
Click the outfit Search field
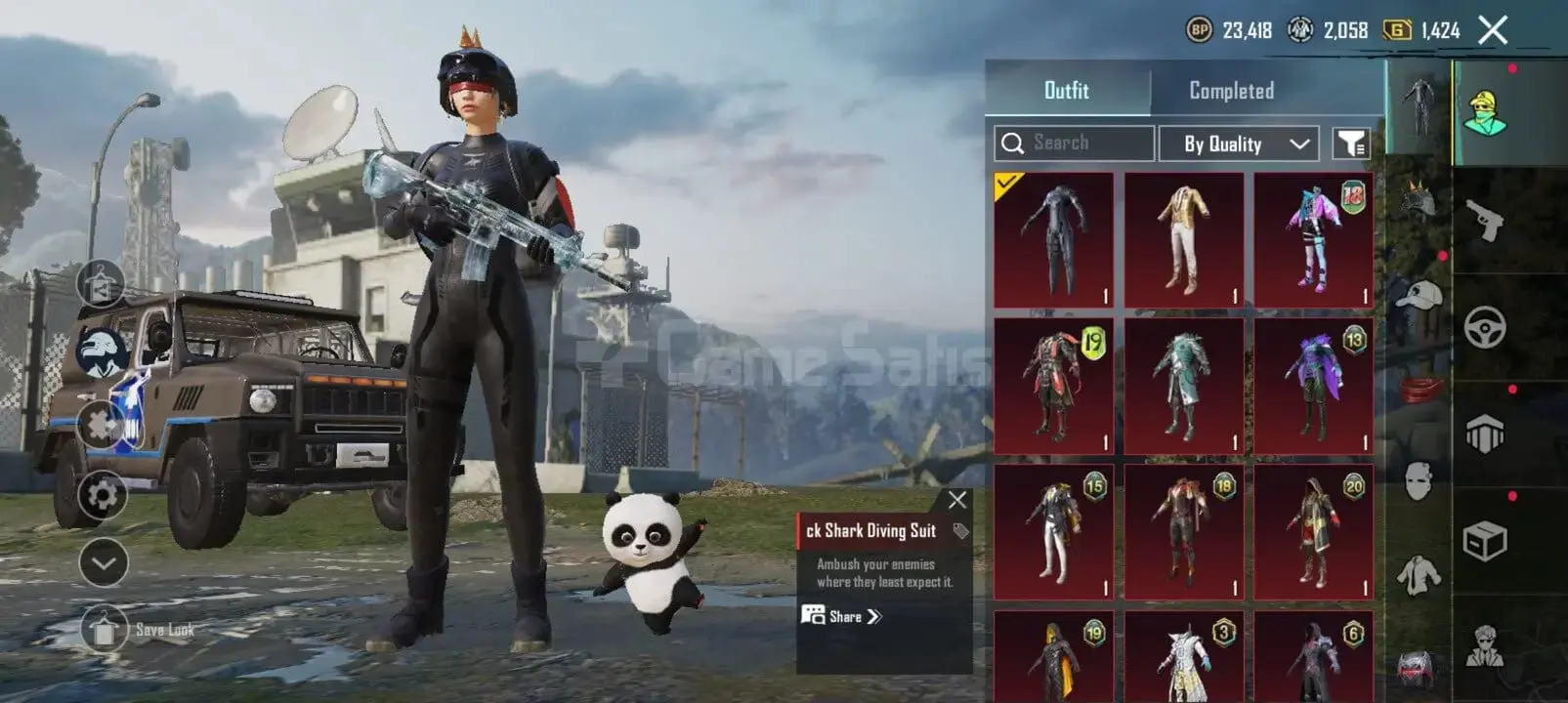click(x=1074, y=143)
